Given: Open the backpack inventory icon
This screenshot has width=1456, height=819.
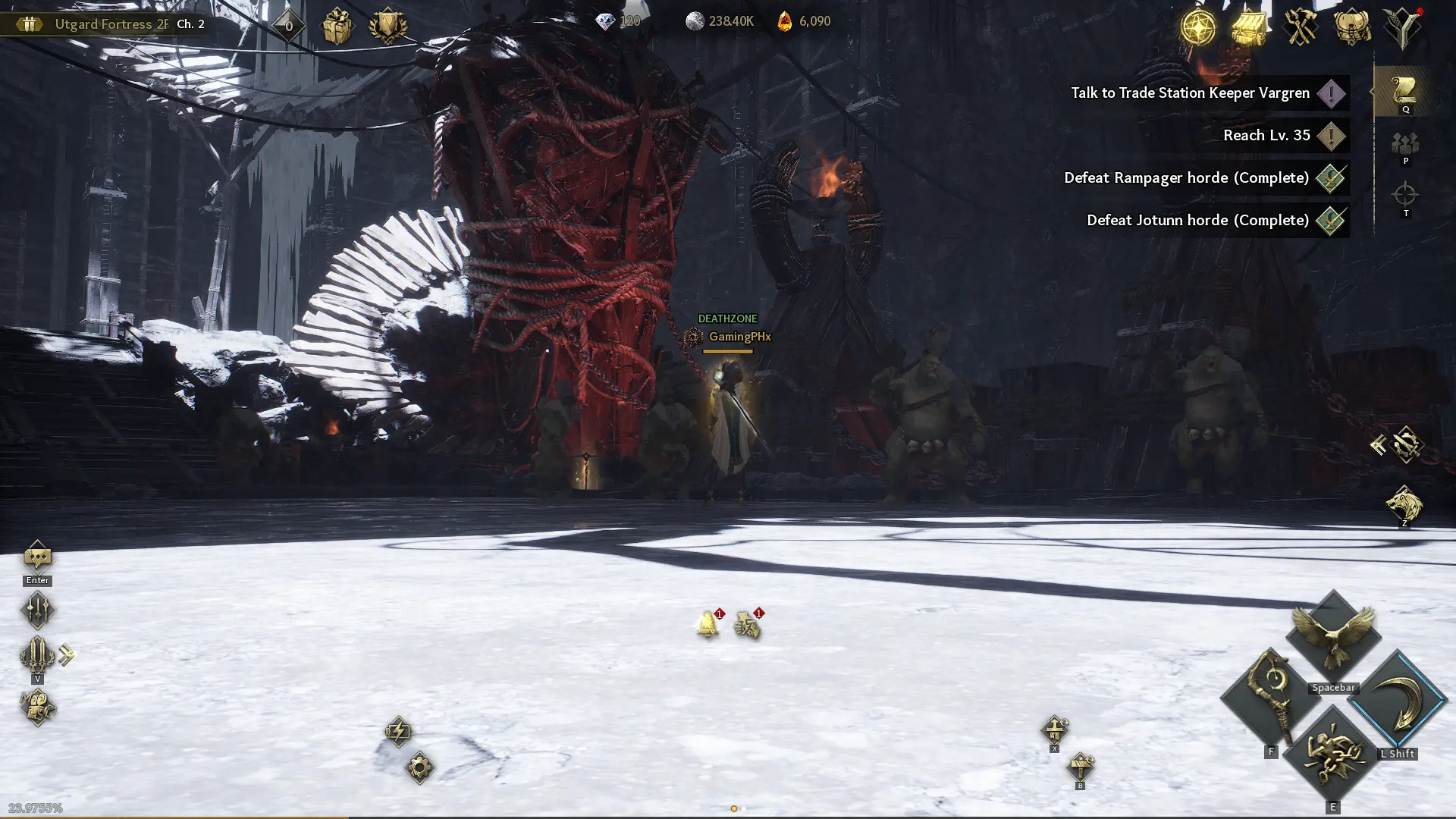Looking at the screenshot, I should click(1351, 27).
